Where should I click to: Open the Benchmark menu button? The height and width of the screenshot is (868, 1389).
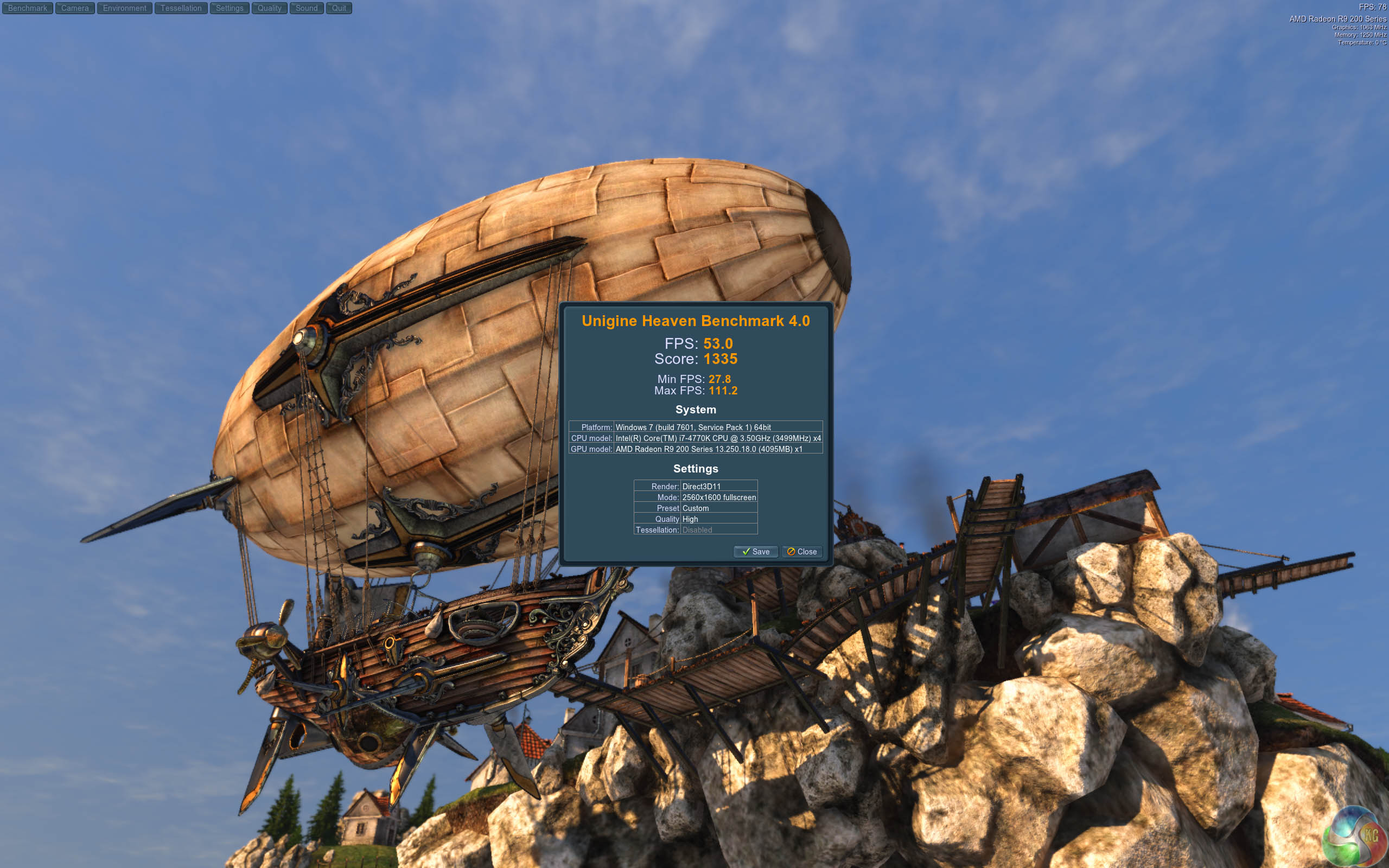tap(28, 8)
